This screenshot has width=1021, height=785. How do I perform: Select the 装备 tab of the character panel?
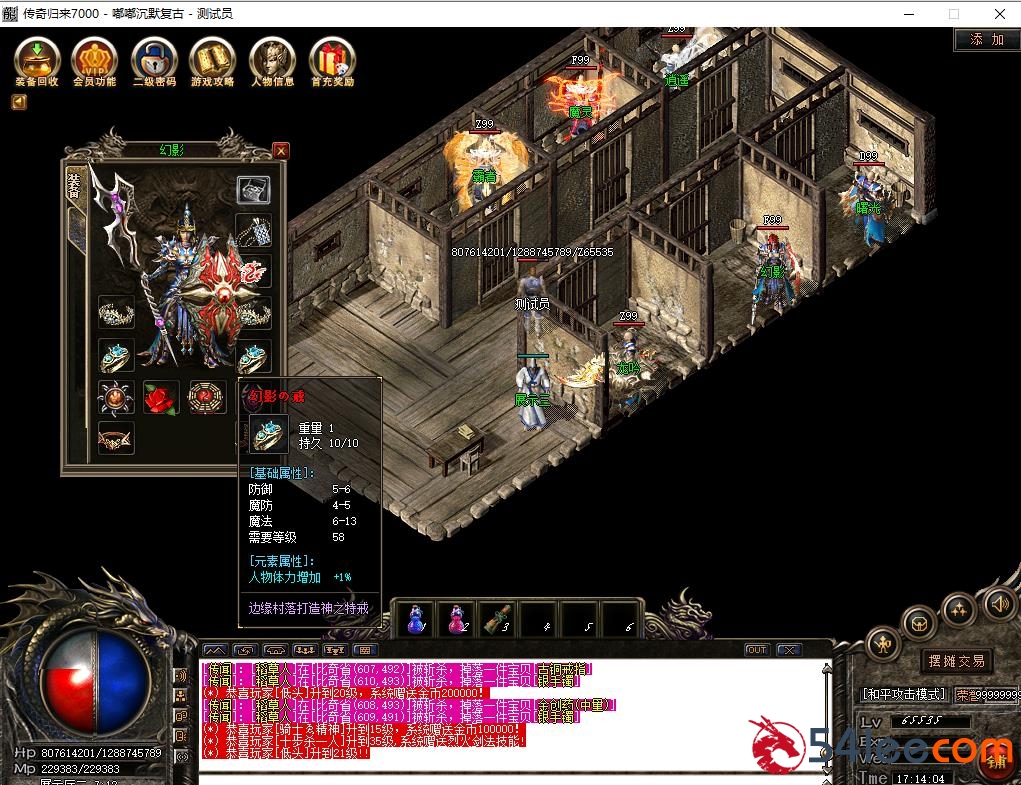point(74,185)
